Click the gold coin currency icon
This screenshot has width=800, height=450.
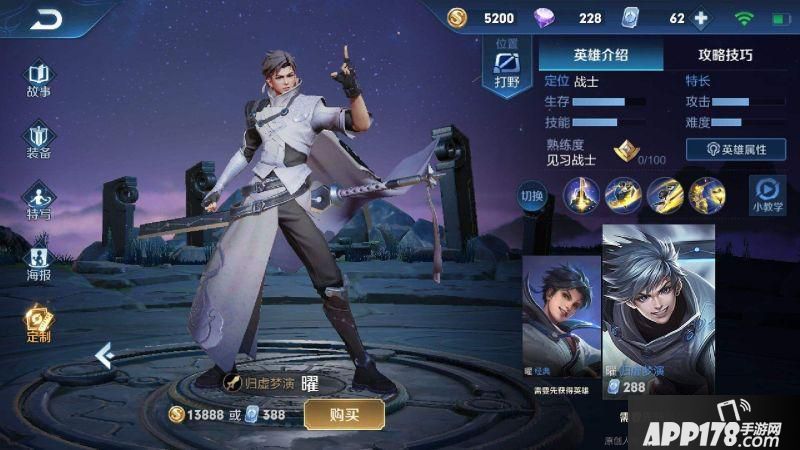(x=456, y=18)
